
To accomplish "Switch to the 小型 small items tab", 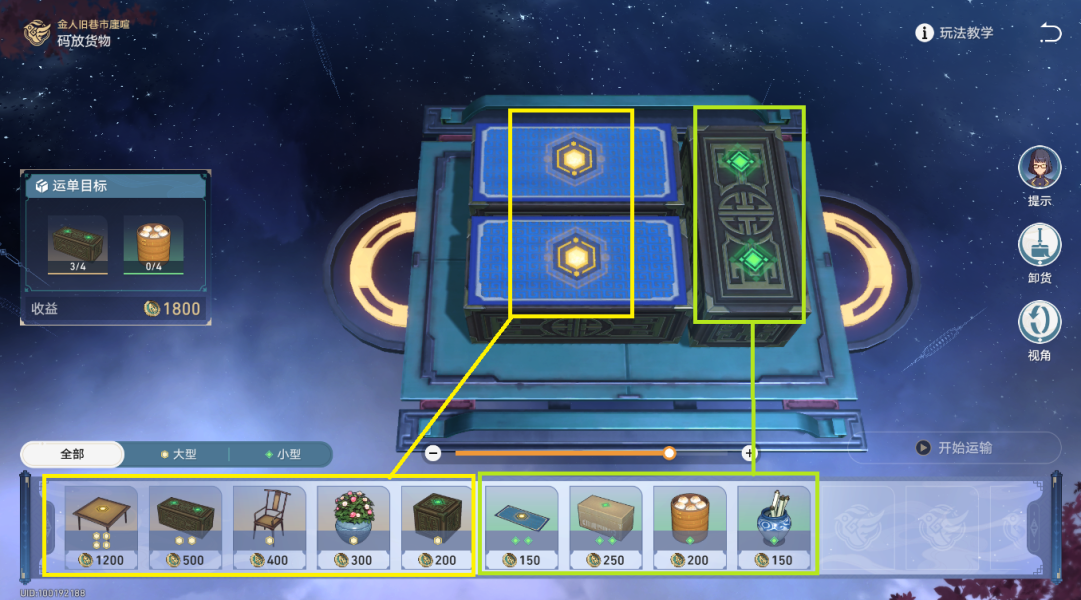I will coord(282,454).
